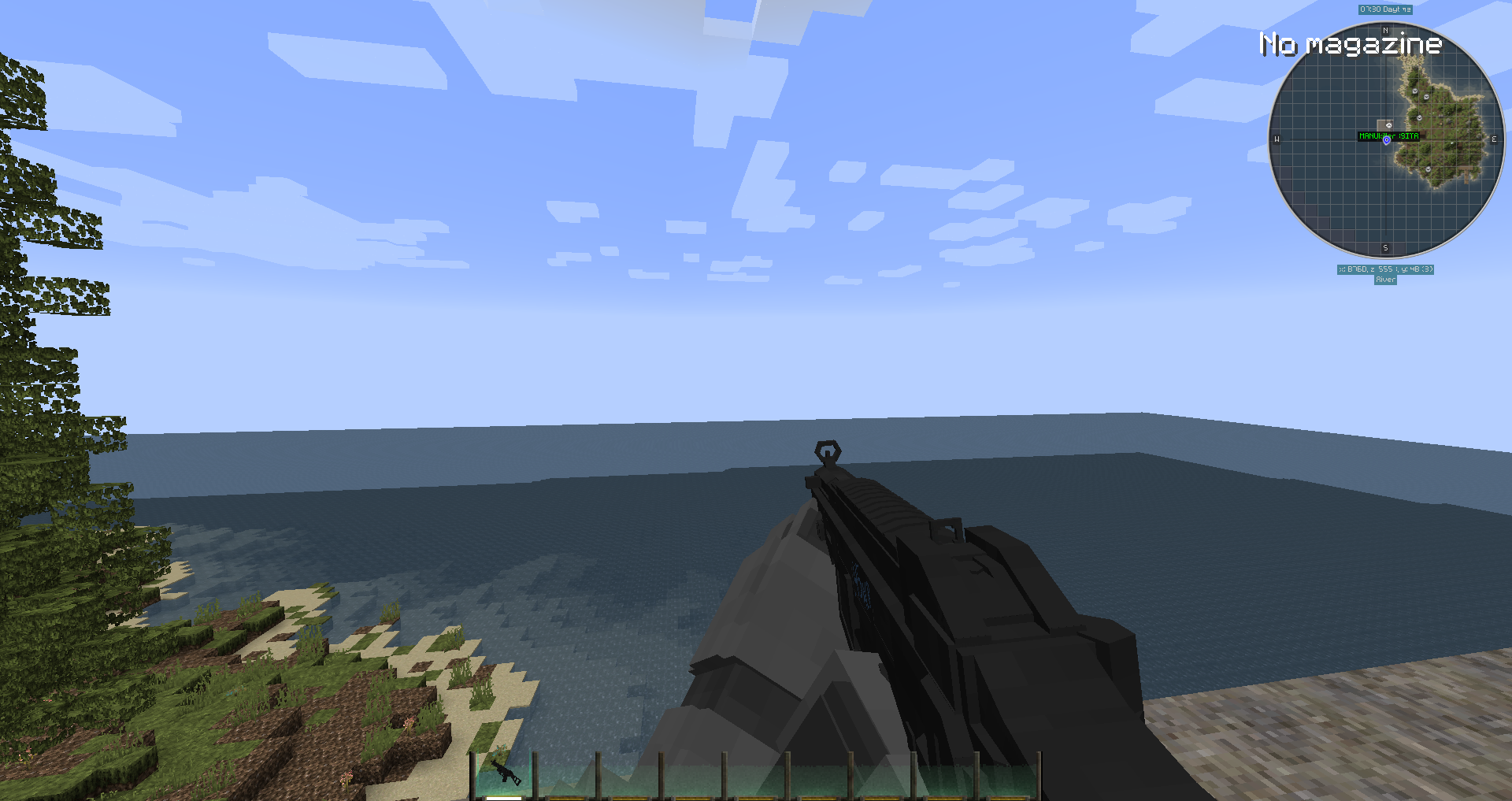Click the marker icon at the island's south edge

click(x=1428, y=169)
